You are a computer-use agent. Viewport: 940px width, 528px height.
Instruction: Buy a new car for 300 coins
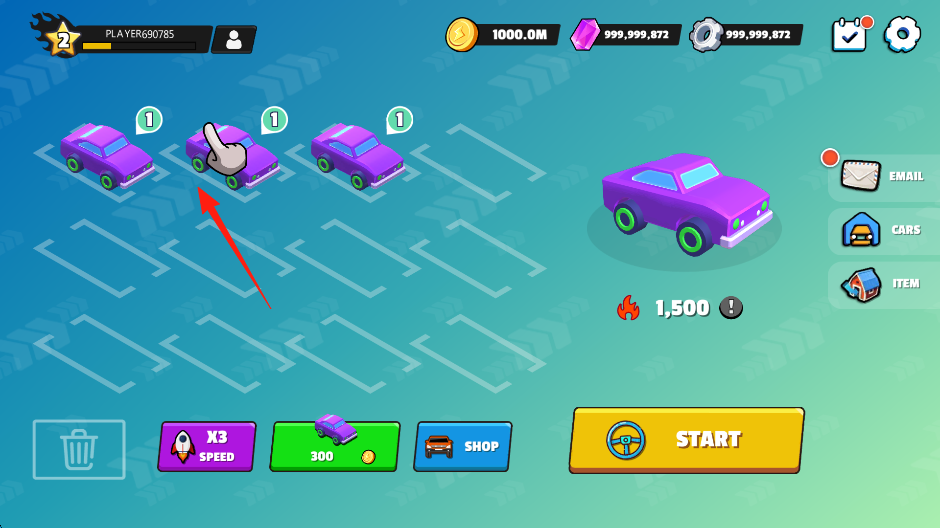pyautogui.click(x=335, y=446)
